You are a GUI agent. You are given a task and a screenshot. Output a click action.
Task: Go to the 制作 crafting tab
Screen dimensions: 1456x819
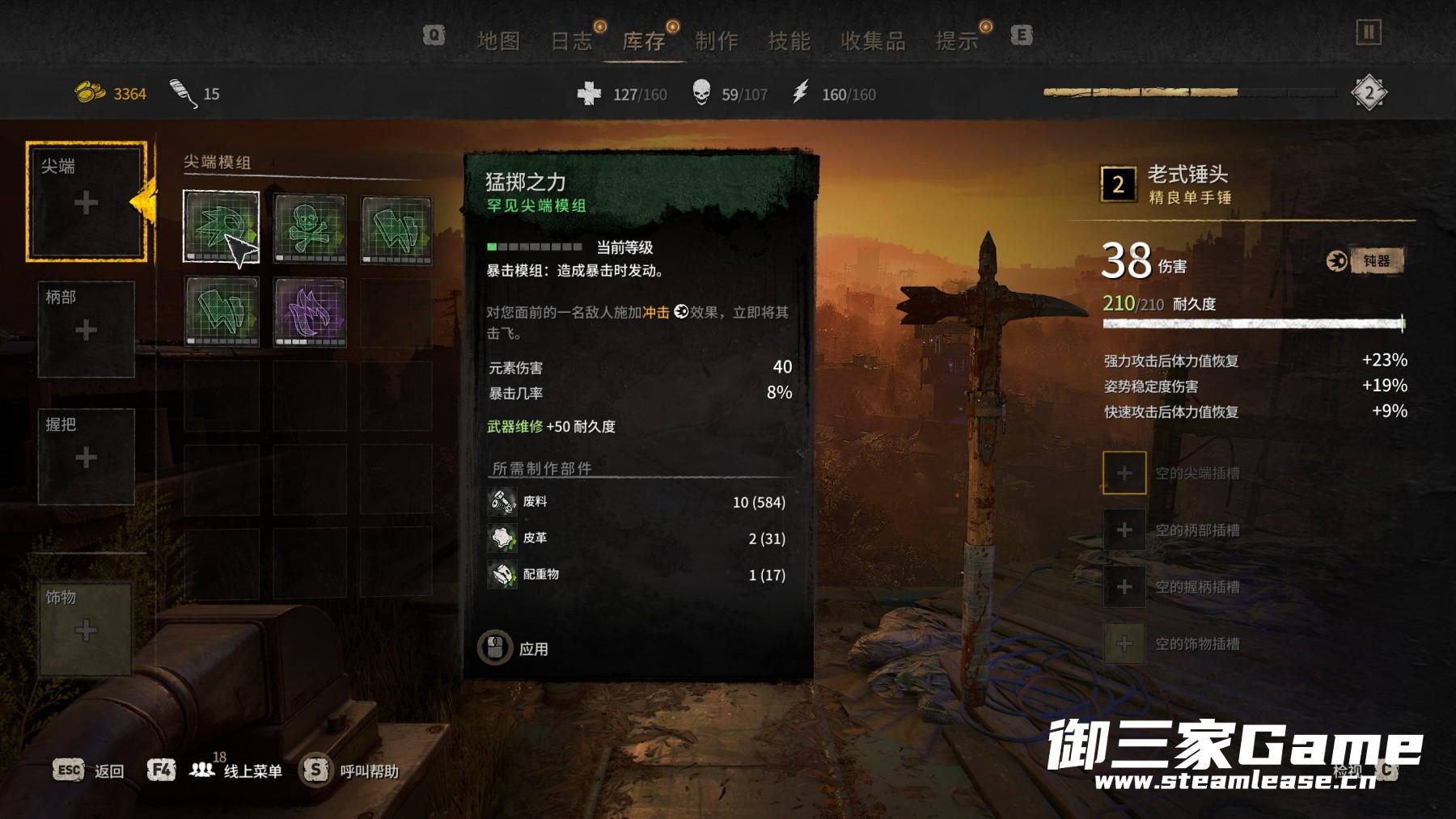click(x=717, y=40)
